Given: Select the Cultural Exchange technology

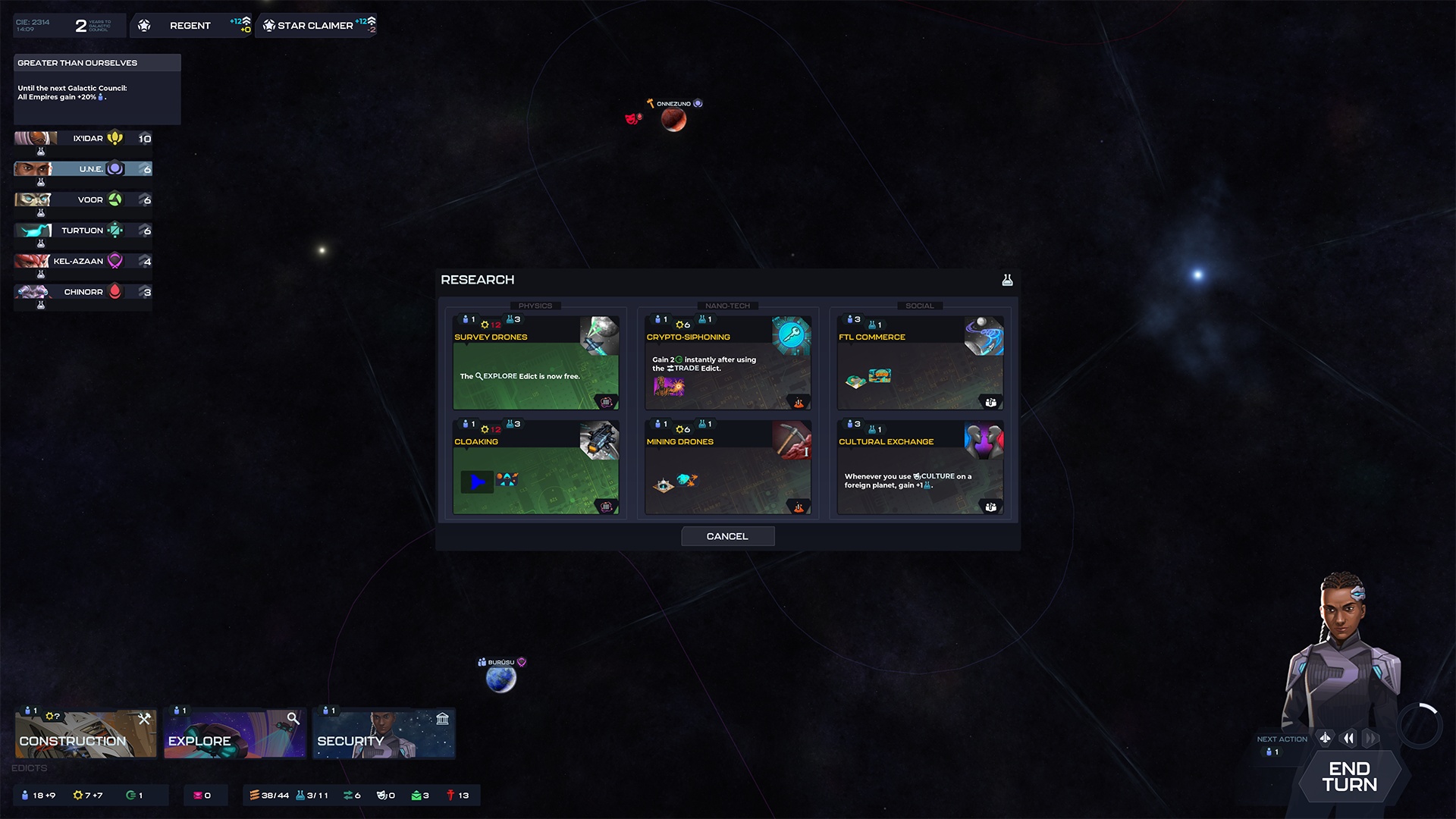Looking at the screenshot, I should click(x=920, y=467).
